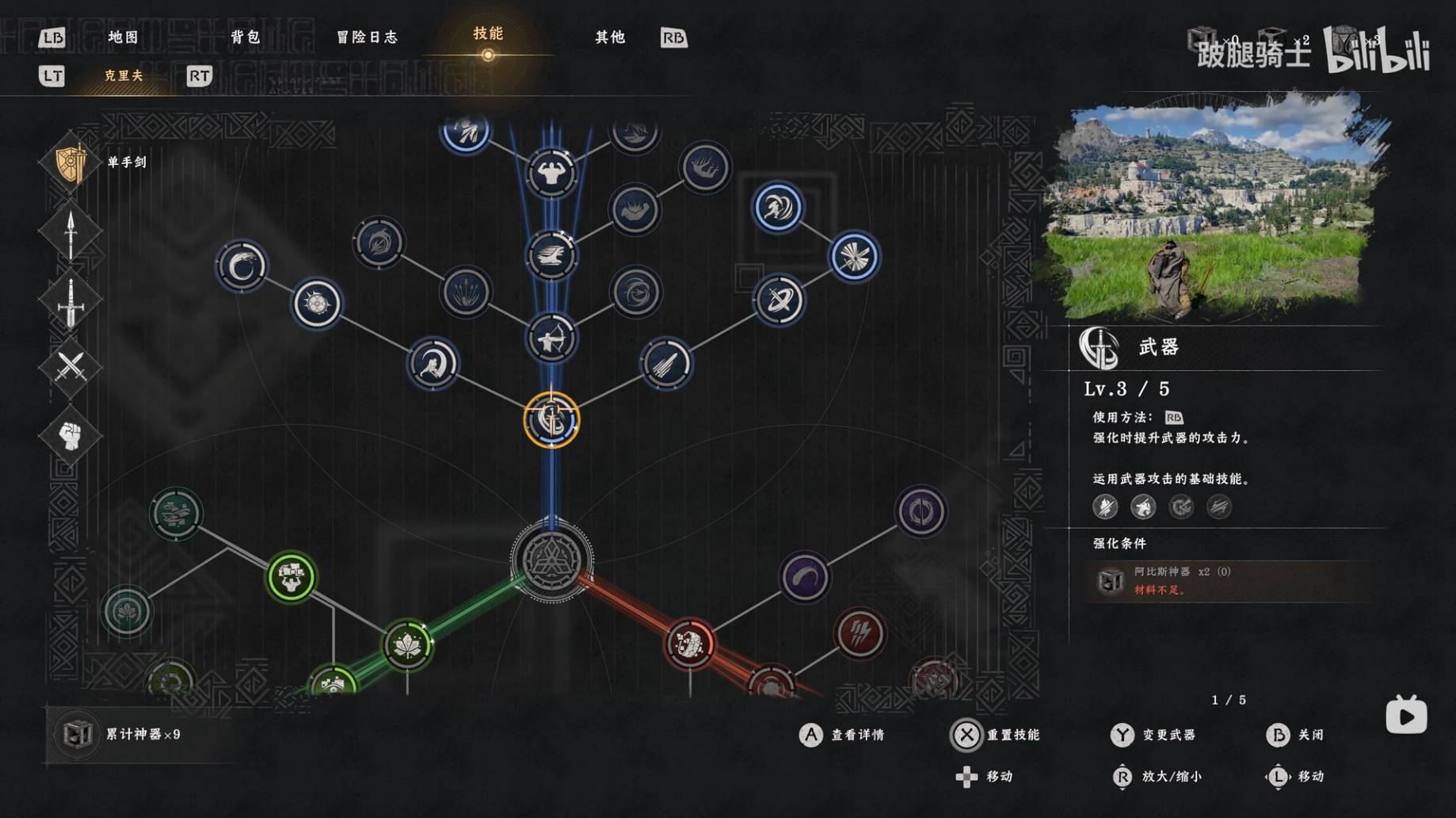Select the archer bow skill node
1456x818 pixels.
point(551,339)
